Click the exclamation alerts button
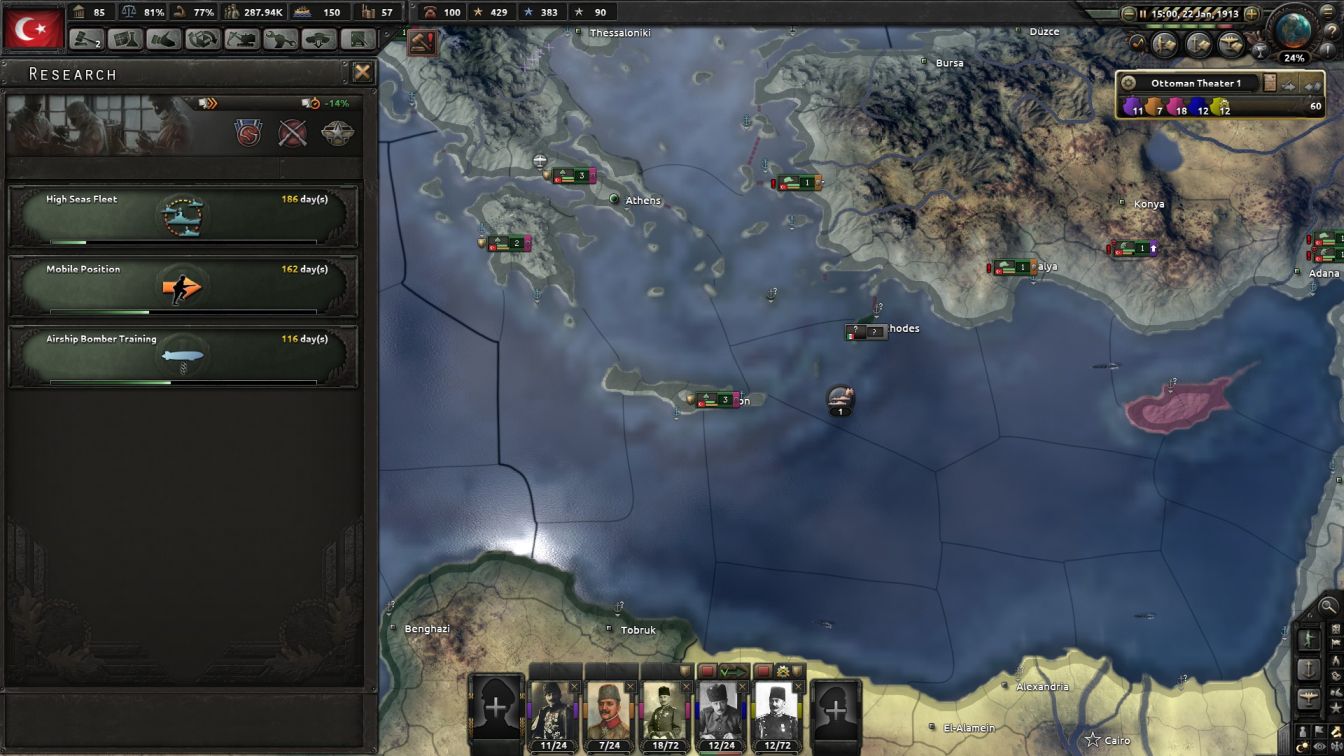 point(1327,49)
